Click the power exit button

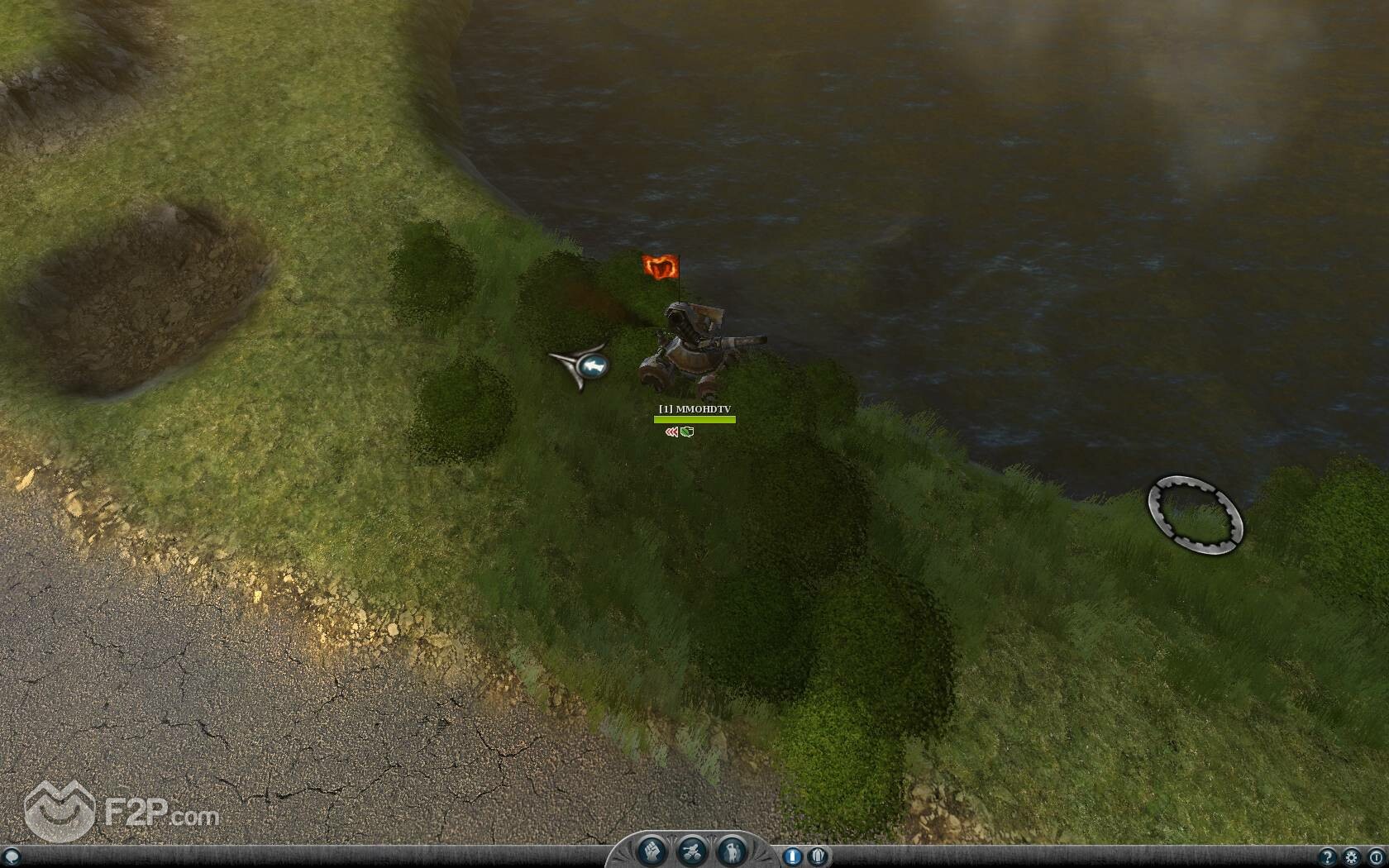tap(1376, 856)
